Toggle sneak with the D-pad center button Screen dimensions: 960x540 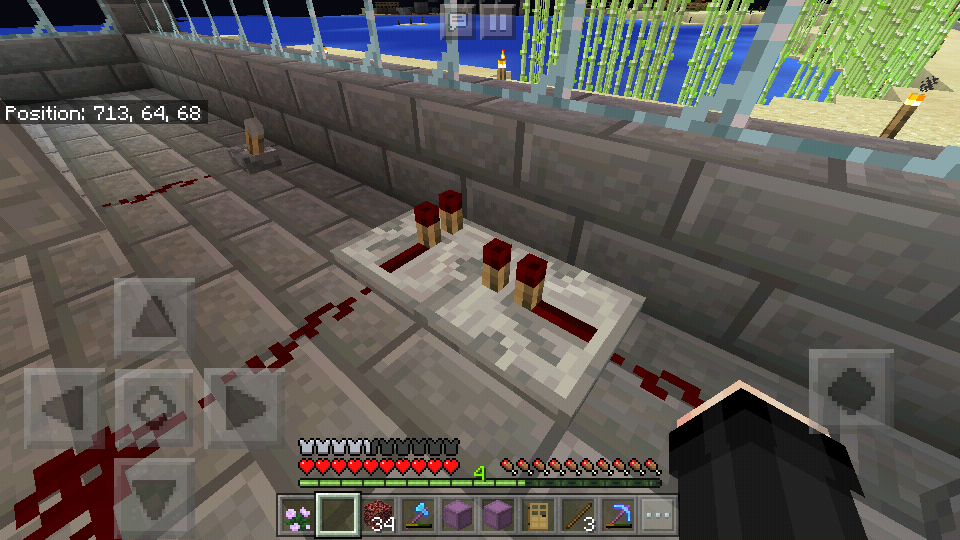coord(153,407)
